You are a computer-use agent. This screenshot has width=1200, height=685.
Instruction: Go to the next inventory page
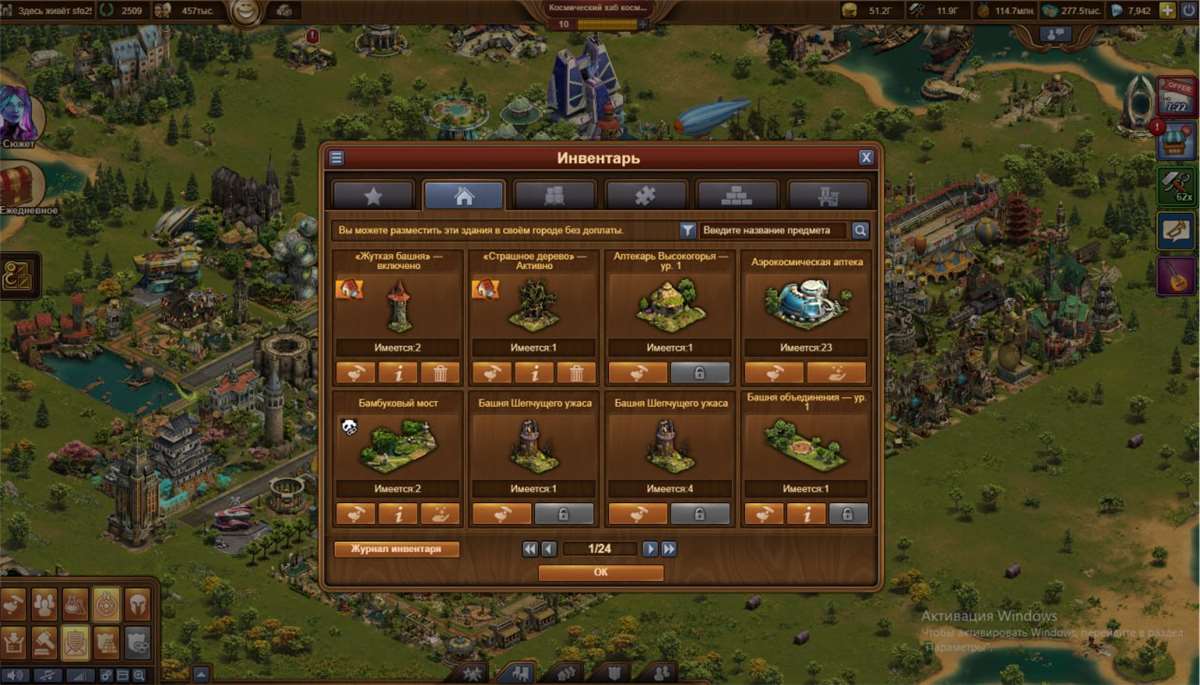coord(650,549)
